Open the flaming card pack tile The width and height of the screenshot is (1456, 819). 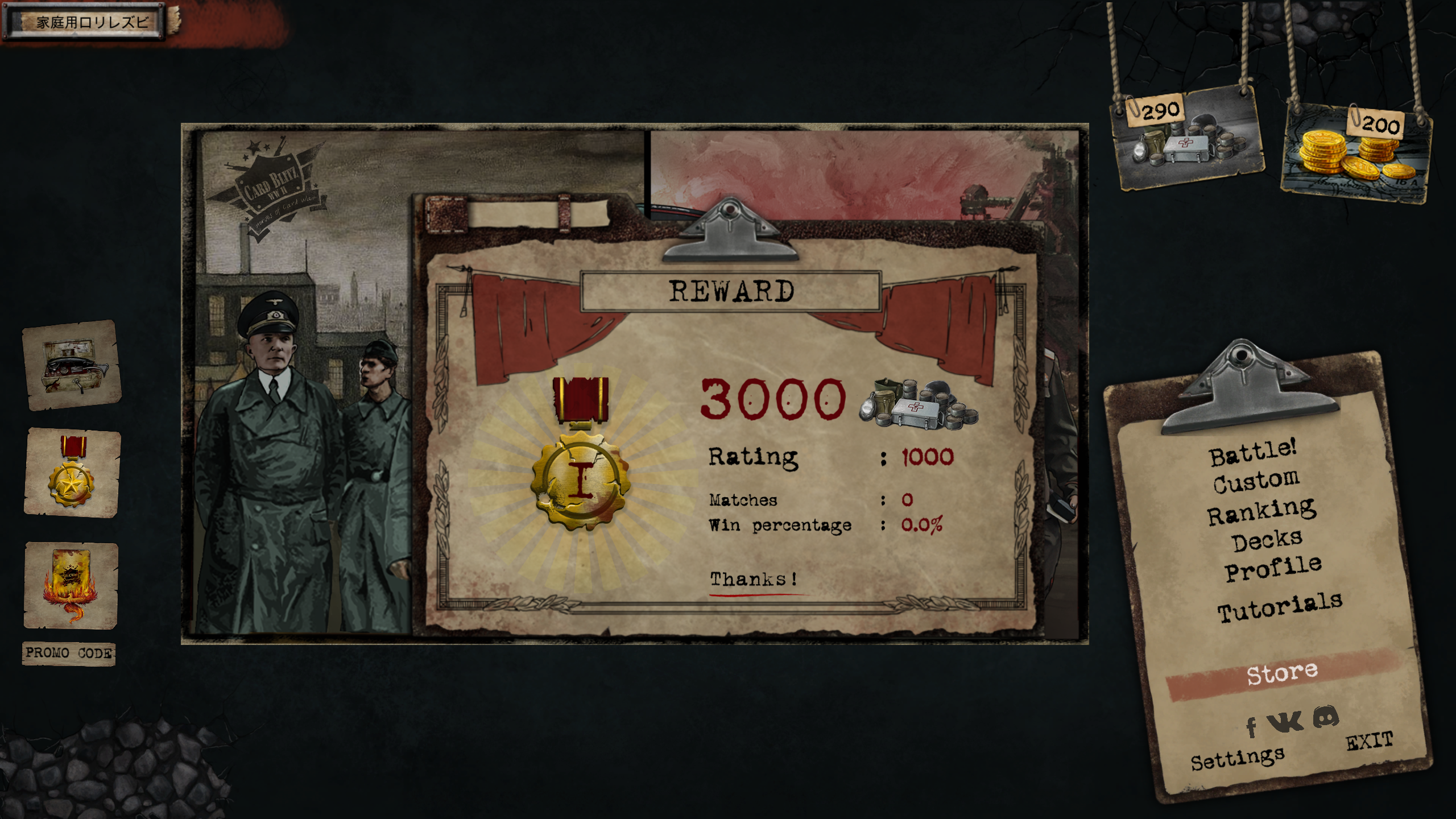(x=71, y=585)
